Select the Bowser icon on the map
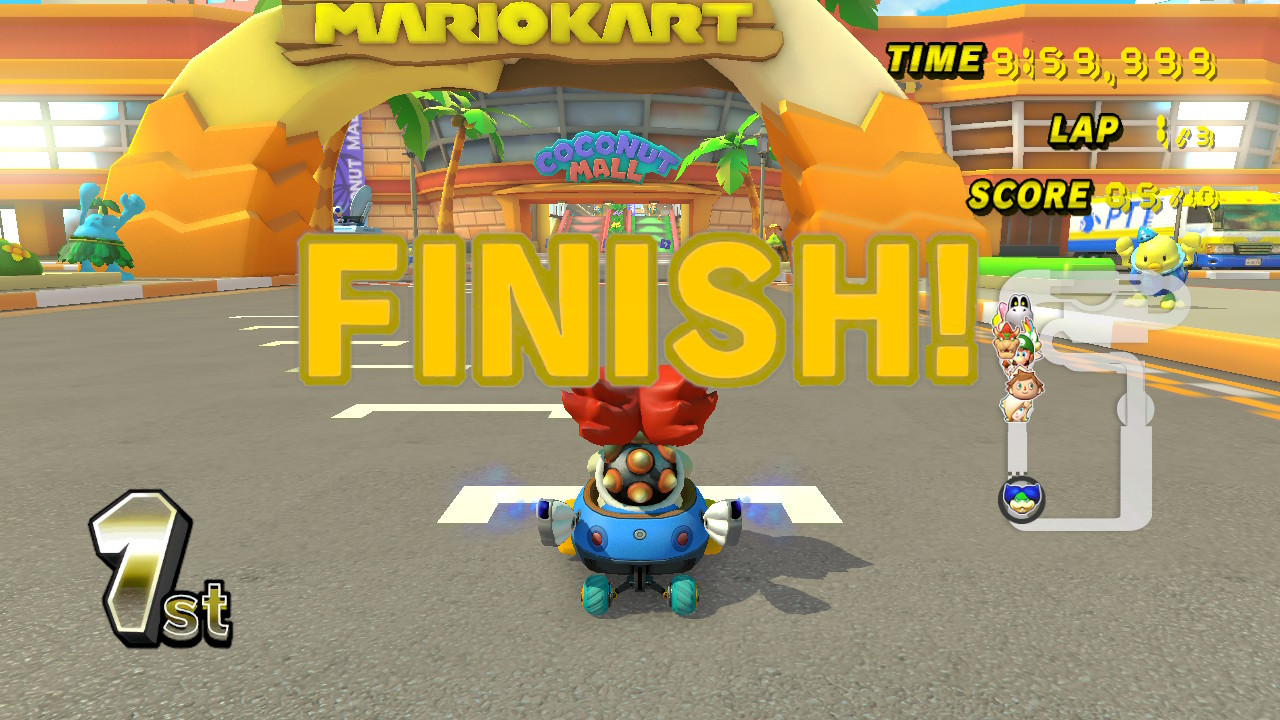1280x720 pixels. coord(1007,342)
